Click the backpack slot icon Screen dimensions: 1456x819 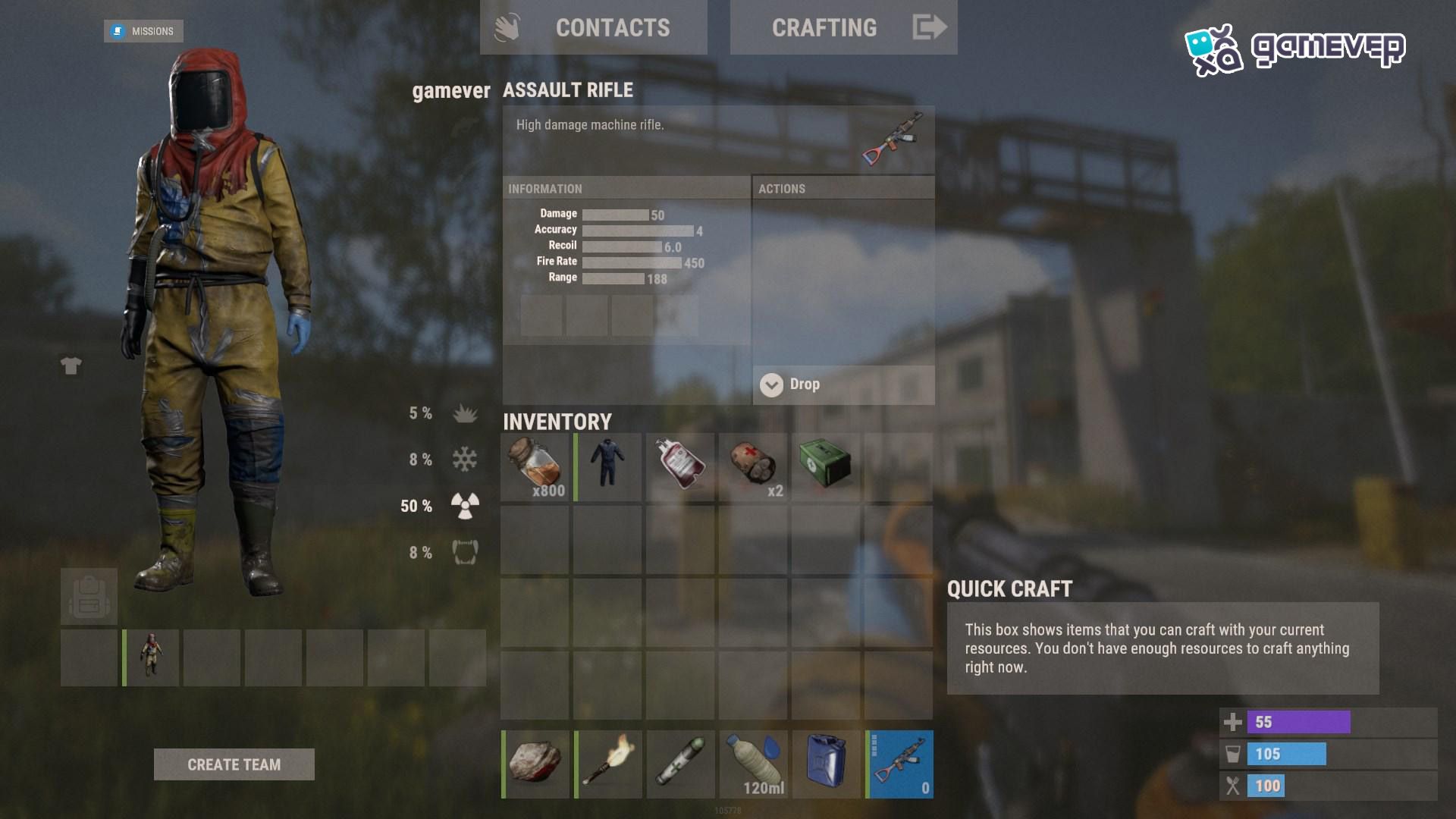(89, 597)
